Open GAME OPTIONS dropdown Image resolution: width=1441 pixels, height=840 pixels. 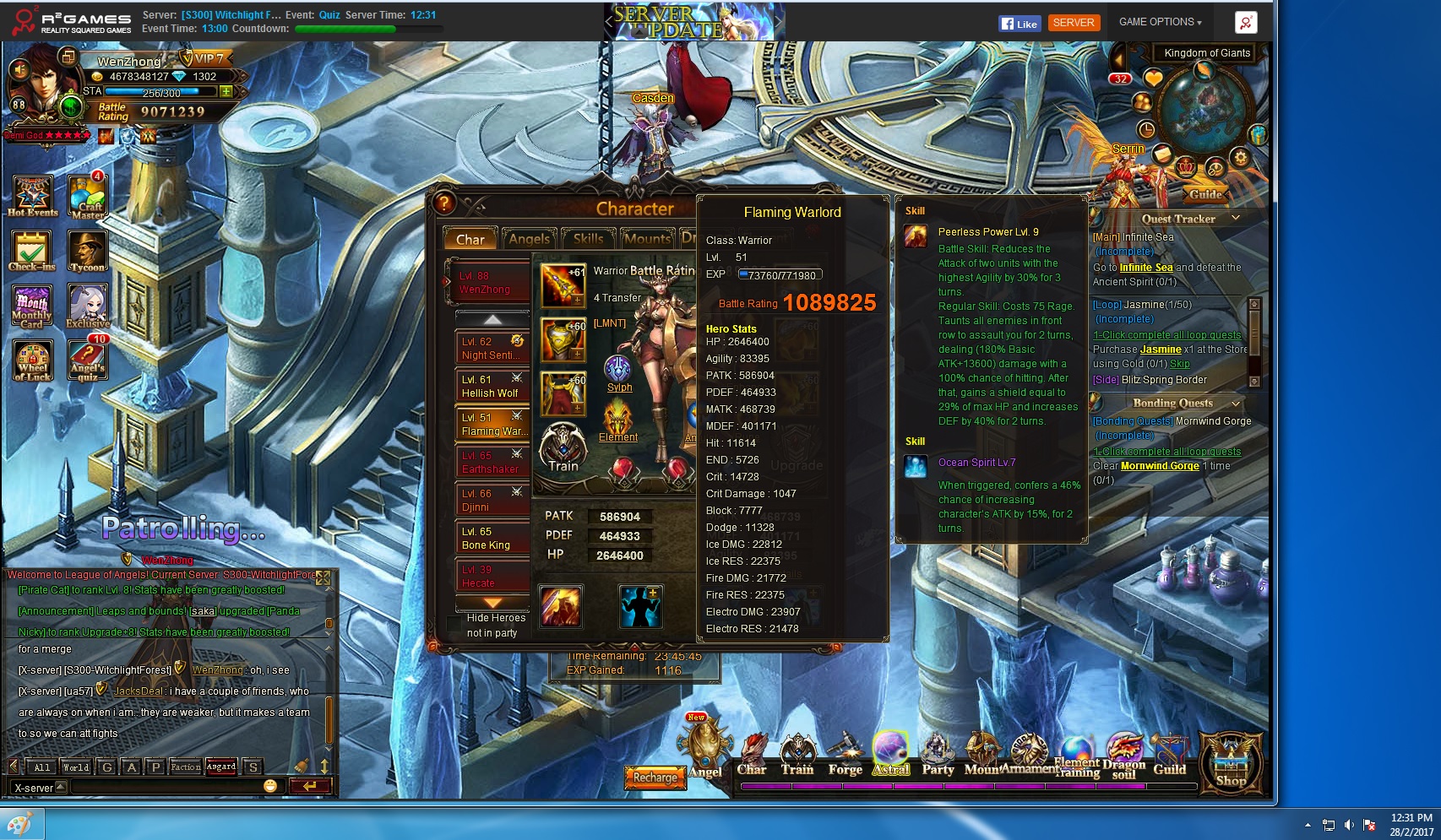(1160, 22)
